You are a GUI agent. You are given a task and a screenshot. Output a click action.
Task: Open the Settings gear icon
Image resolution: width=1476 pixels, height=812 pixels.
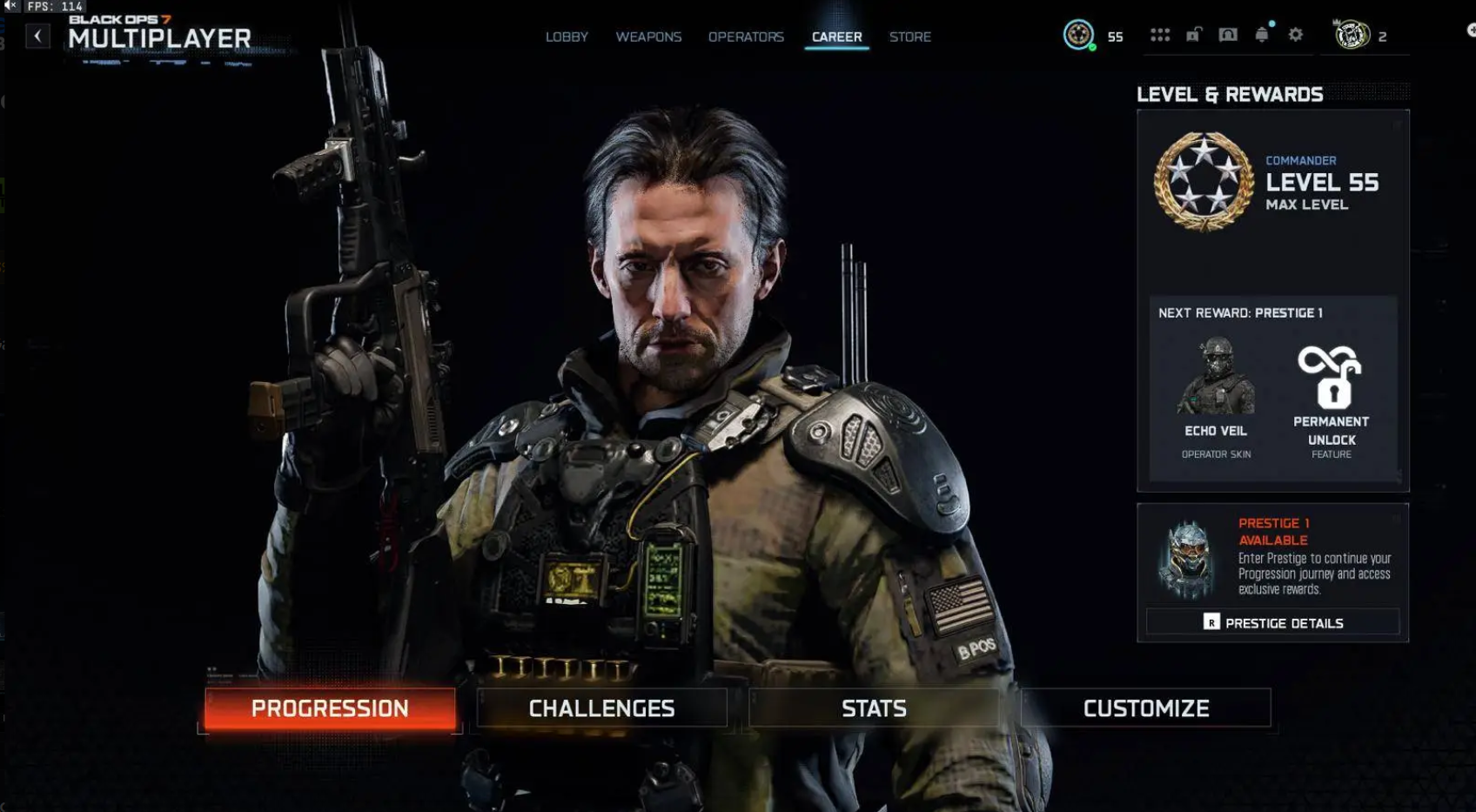pyautogui.click(x=1296, y=35)
